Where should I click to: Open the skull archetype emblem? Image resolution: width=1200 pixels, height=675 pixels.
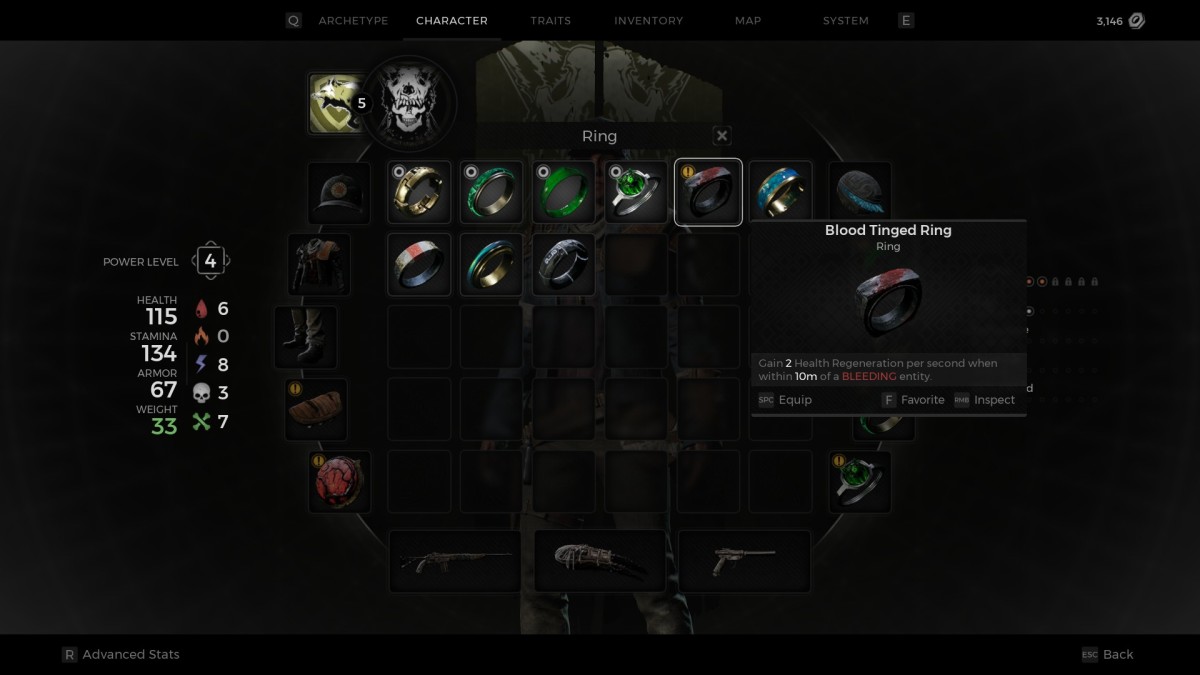pyautogui.click(x=408, y=104)
